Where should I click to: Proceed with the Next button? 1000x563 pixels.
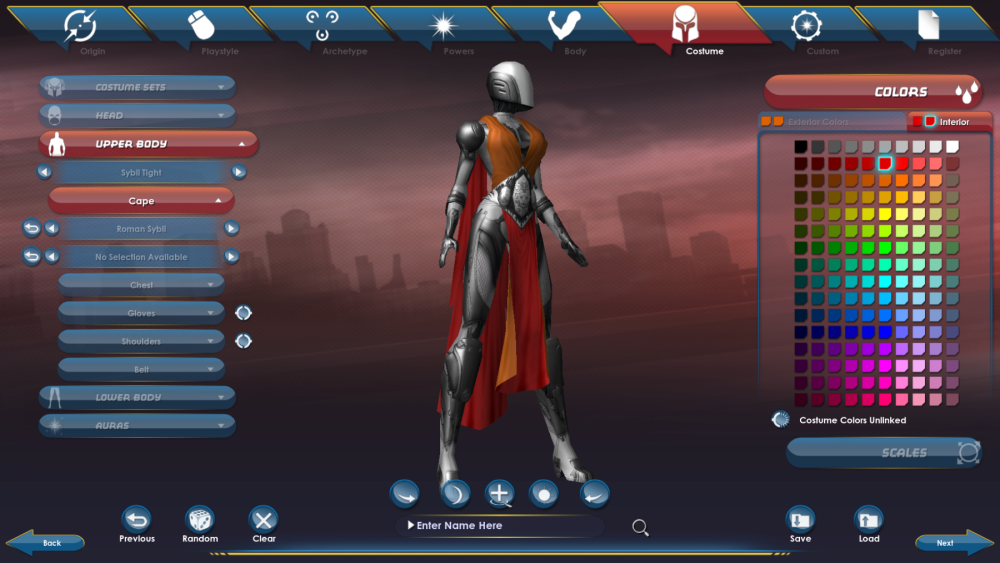tap(946, 543)
